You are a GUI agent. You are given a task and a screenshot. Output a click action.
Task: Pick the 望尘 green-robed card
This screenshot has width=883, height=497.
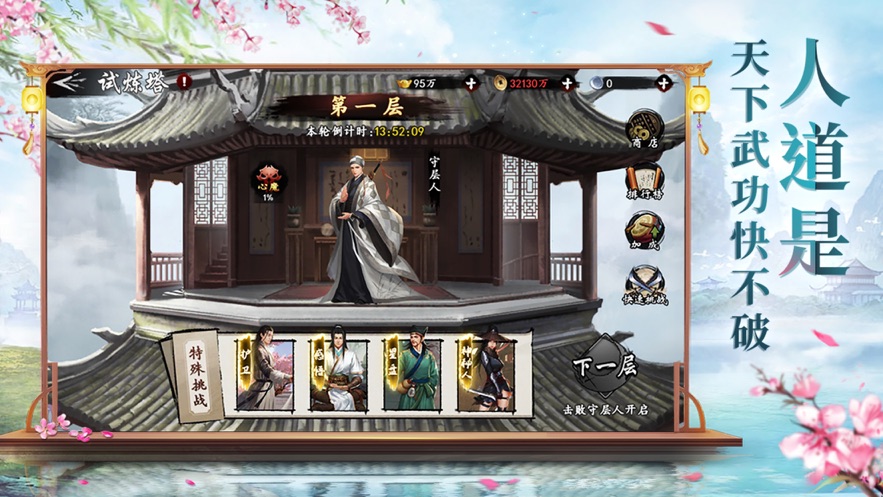tap(412, 374)
